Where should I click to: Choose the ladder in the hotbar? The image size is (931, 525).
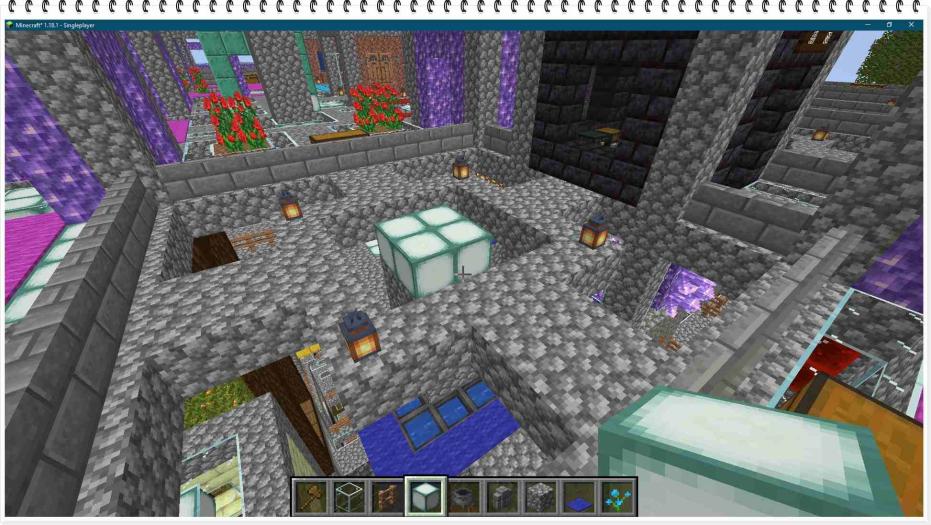click(386, 496)
